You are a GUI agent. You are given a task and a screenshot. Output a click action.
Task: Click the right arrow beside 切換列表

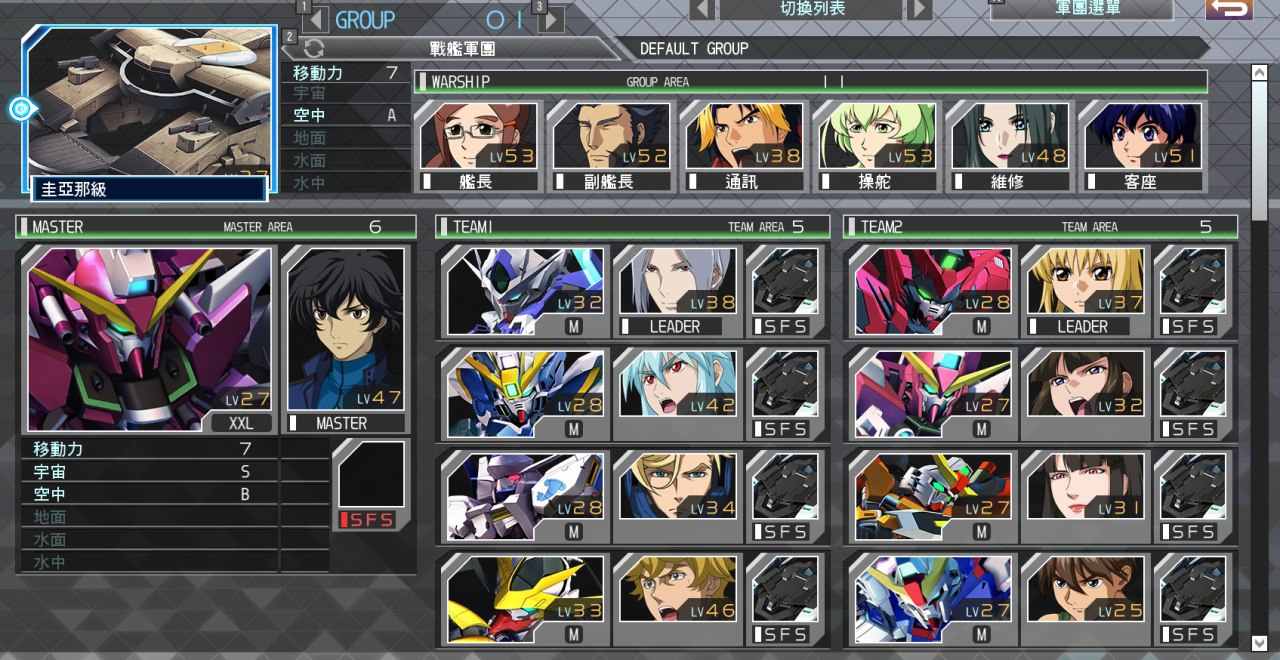tap(919, 9)
